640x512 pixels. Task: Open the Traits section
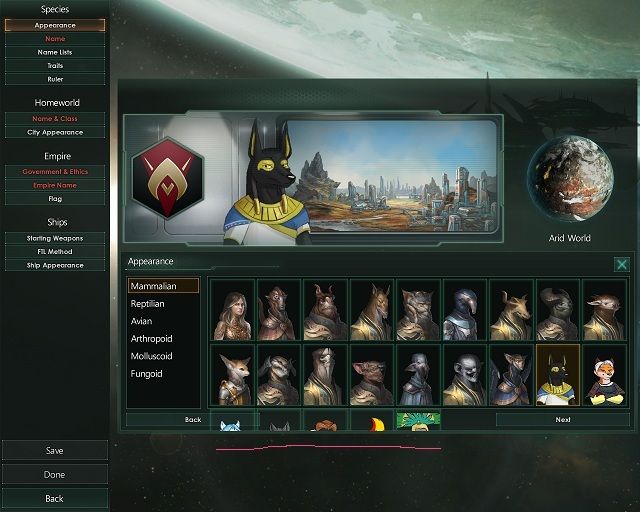[54, 65]
